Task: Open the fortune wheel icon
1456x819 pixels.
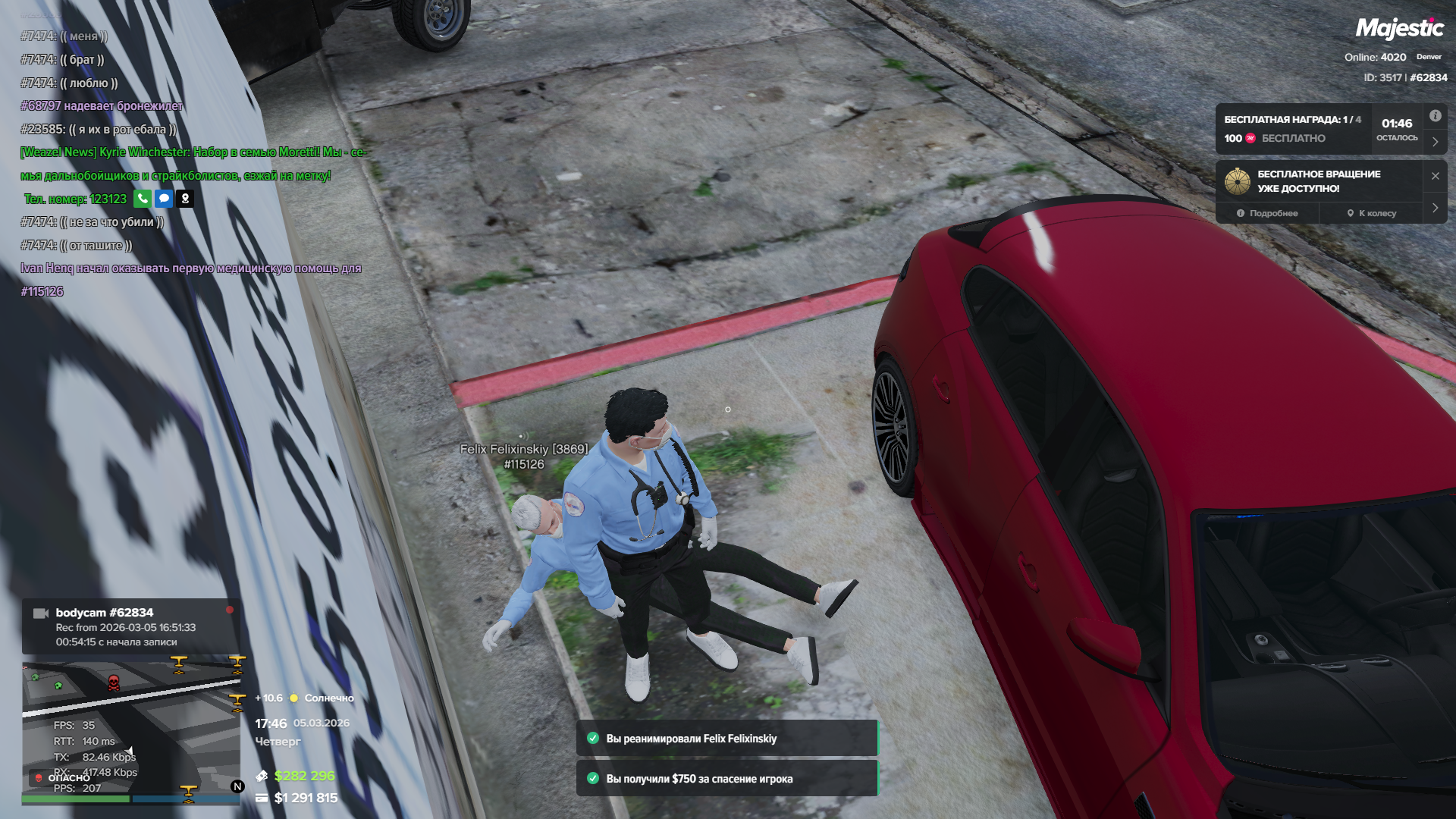Action: pos(1238,181)
